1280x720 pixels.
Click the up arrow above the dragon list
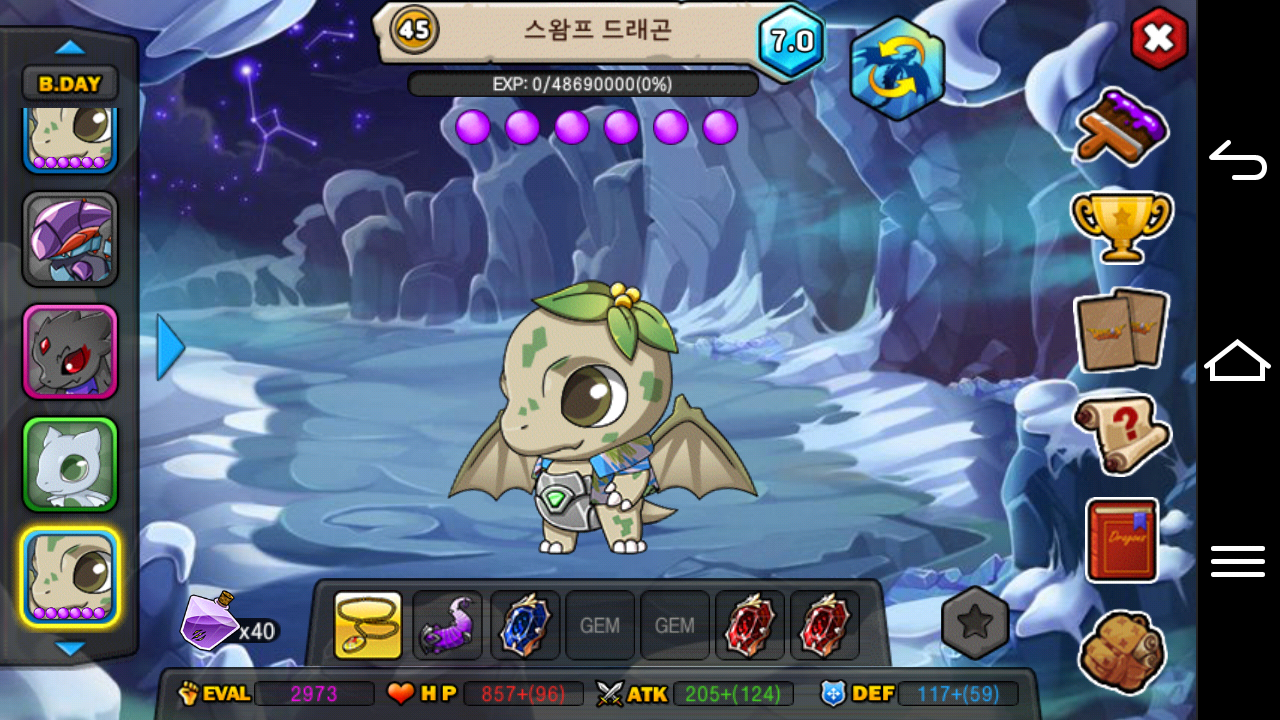pyautogui.click(x=70, y=47)
